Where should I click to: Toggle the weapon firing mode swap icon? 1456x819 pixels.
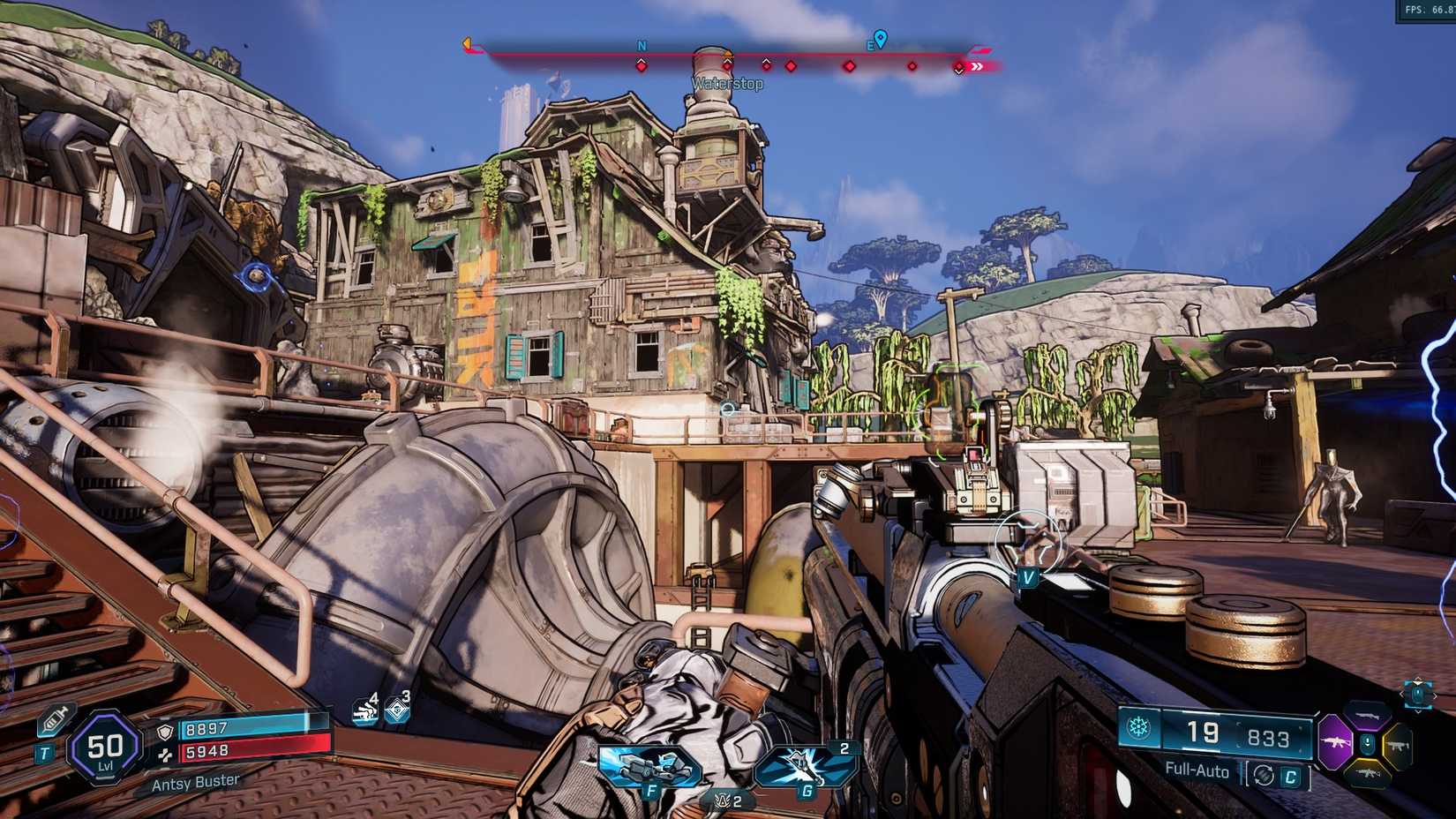point(1264,775)
